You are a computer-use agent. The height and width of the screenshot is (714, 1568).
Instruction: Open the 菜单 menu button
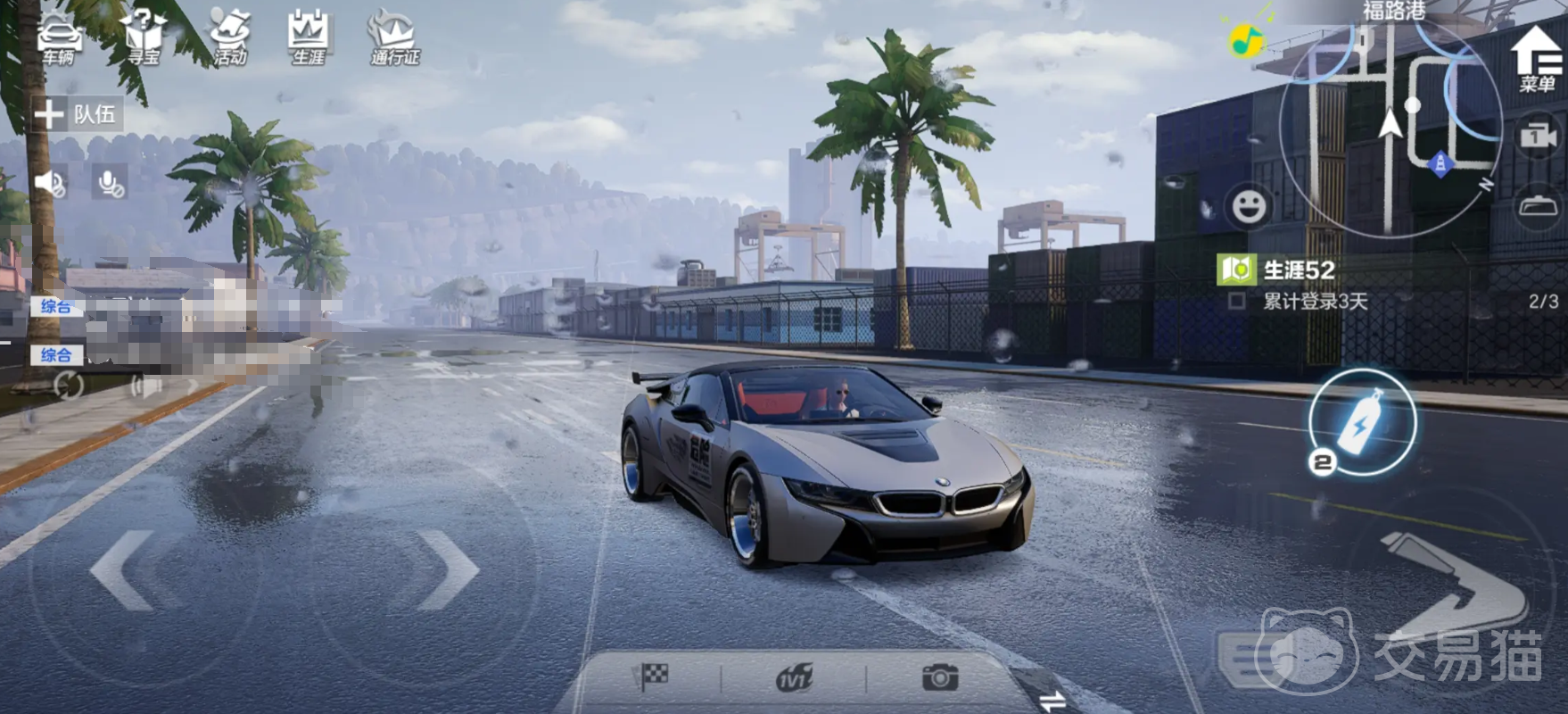[1536, 57]
